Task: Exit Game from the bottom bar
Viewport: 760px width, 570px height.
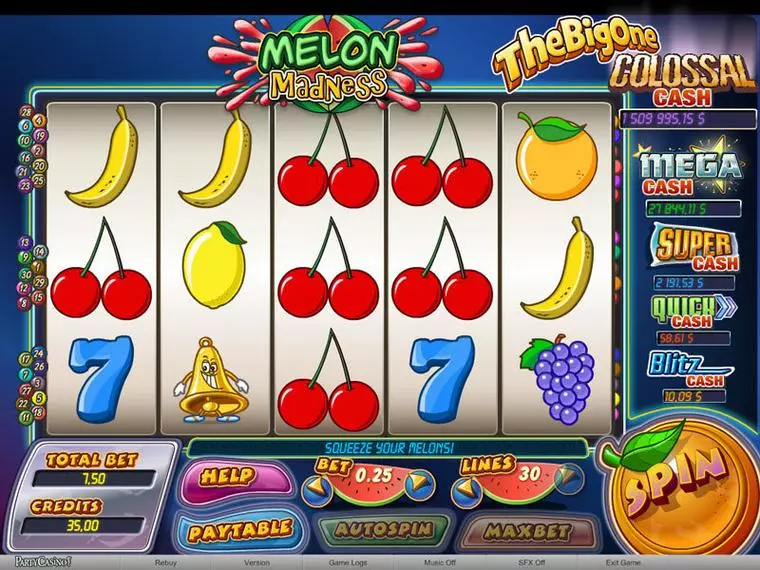Action: point(624,563)
